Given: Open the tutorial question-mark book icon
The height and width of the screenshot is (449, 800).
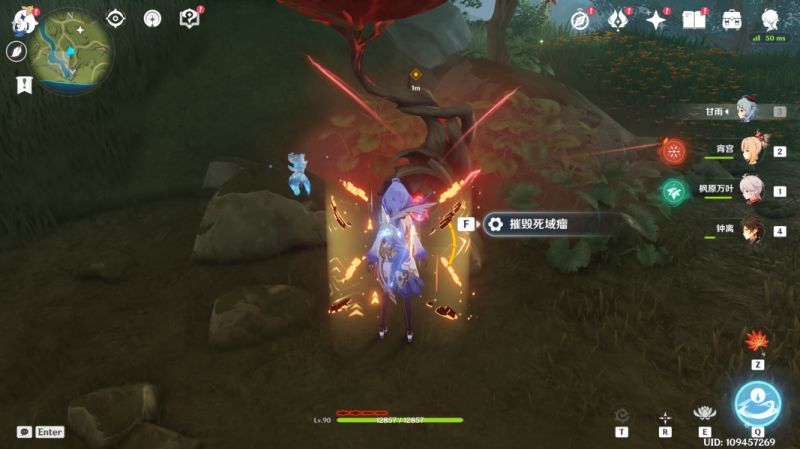Looking at the screenshot, I should click(x=190, y=18).
